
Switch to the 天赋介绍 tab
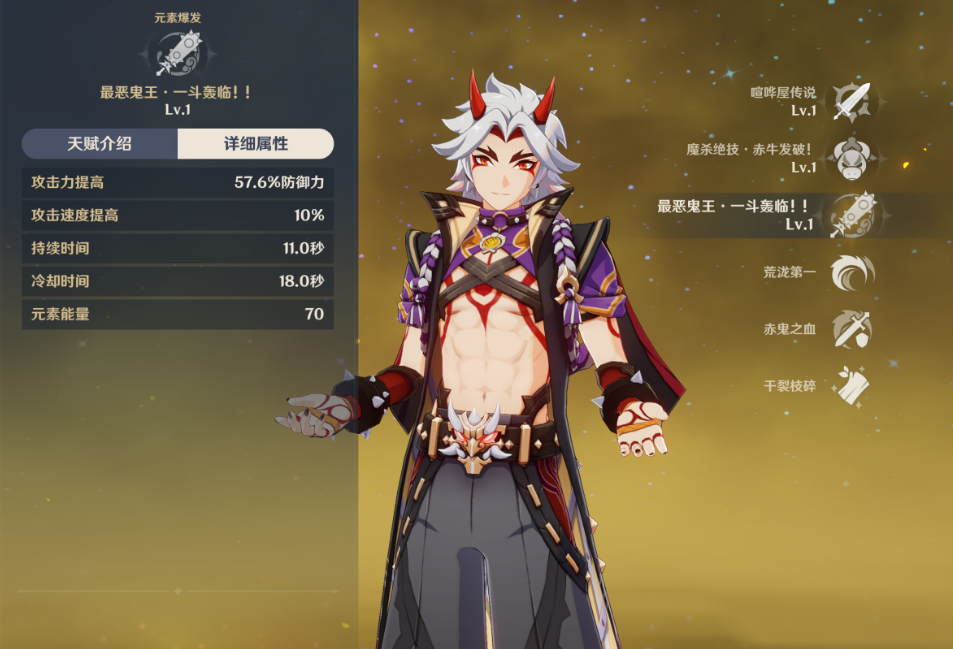[99, 144]
